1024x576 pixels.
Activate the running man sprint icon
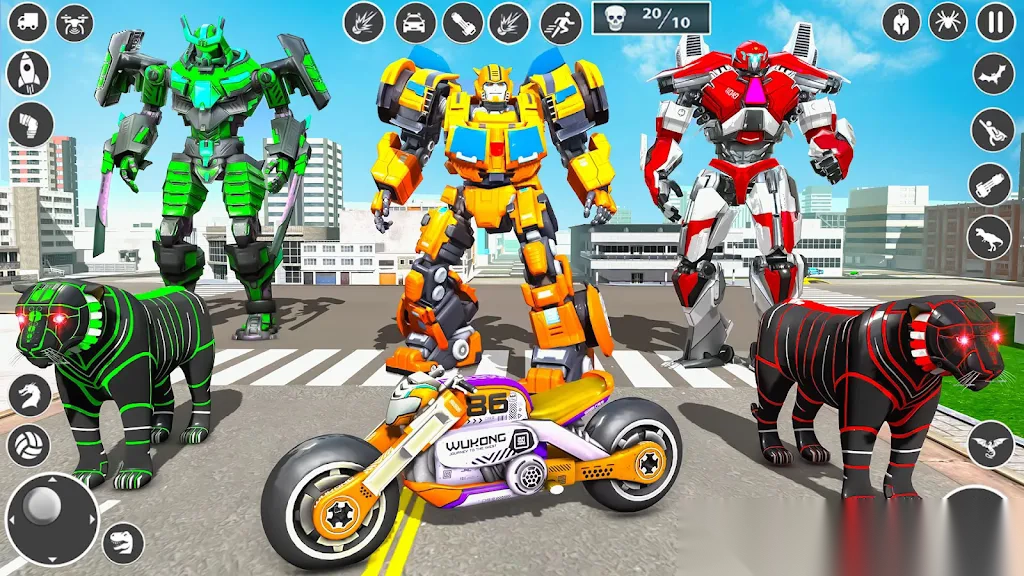[561, 22]
